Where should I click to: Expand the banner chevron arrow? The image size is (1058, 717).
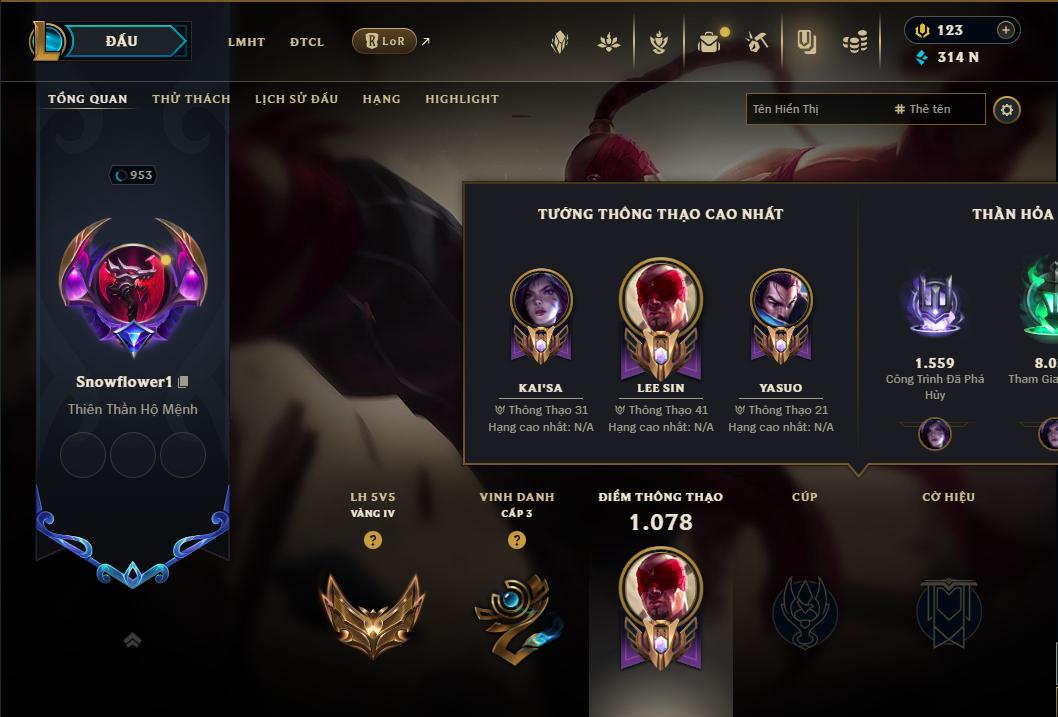132,641
